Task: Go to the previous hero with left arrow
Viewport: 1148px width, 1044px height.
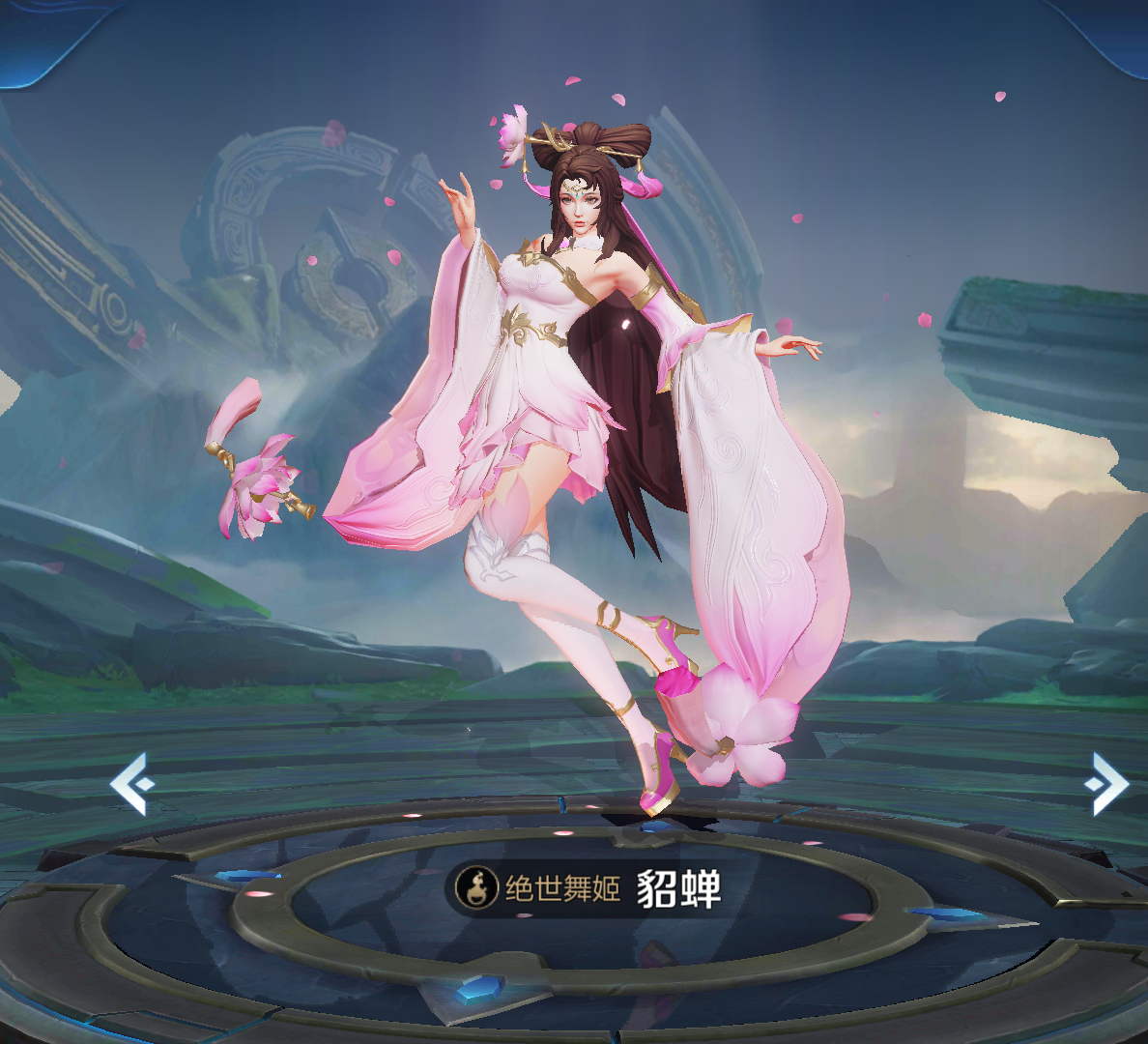Action: point(132,783)
